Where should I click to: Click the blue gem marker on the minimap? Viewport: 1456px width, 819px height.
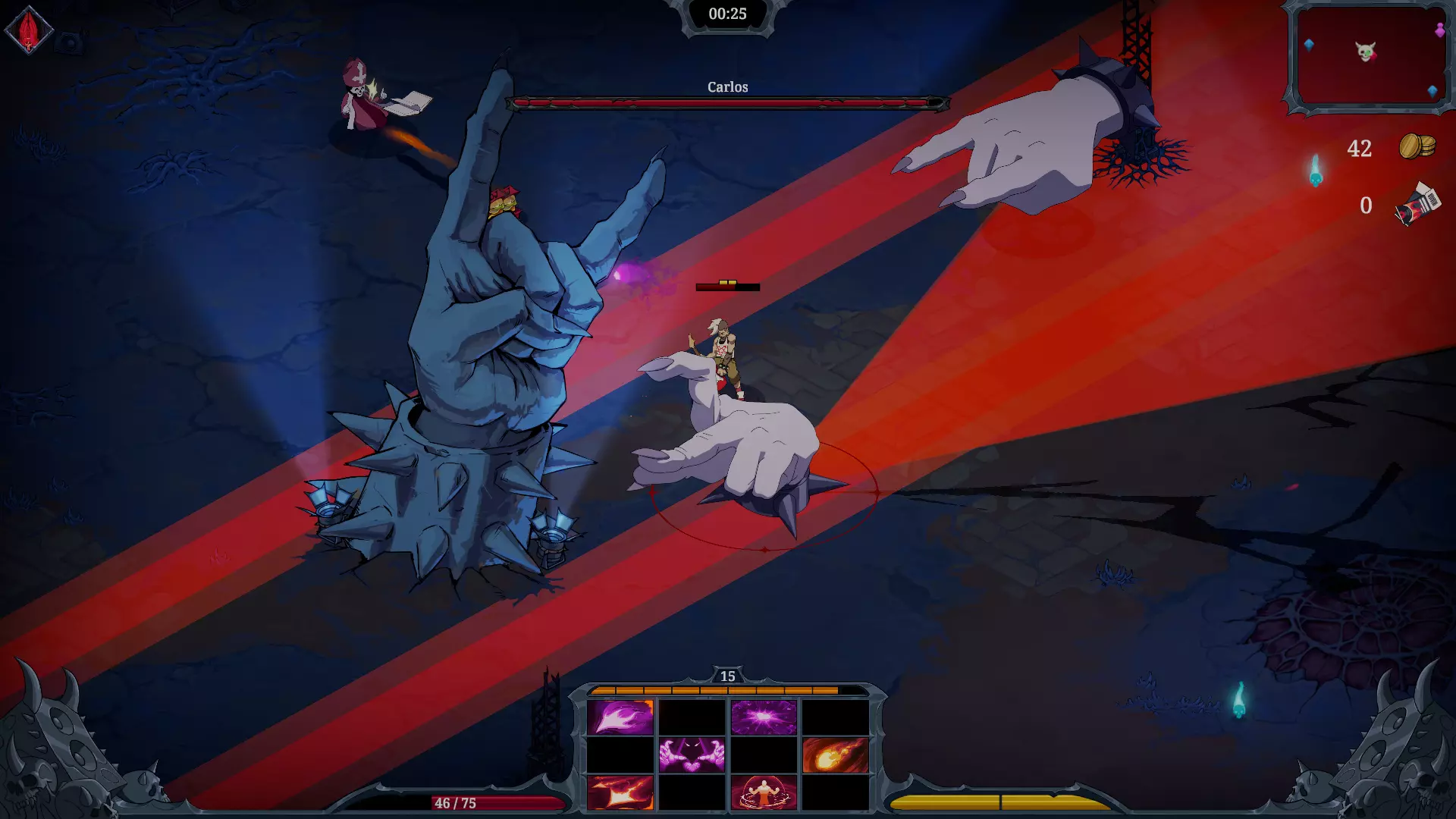[1309, 45]
